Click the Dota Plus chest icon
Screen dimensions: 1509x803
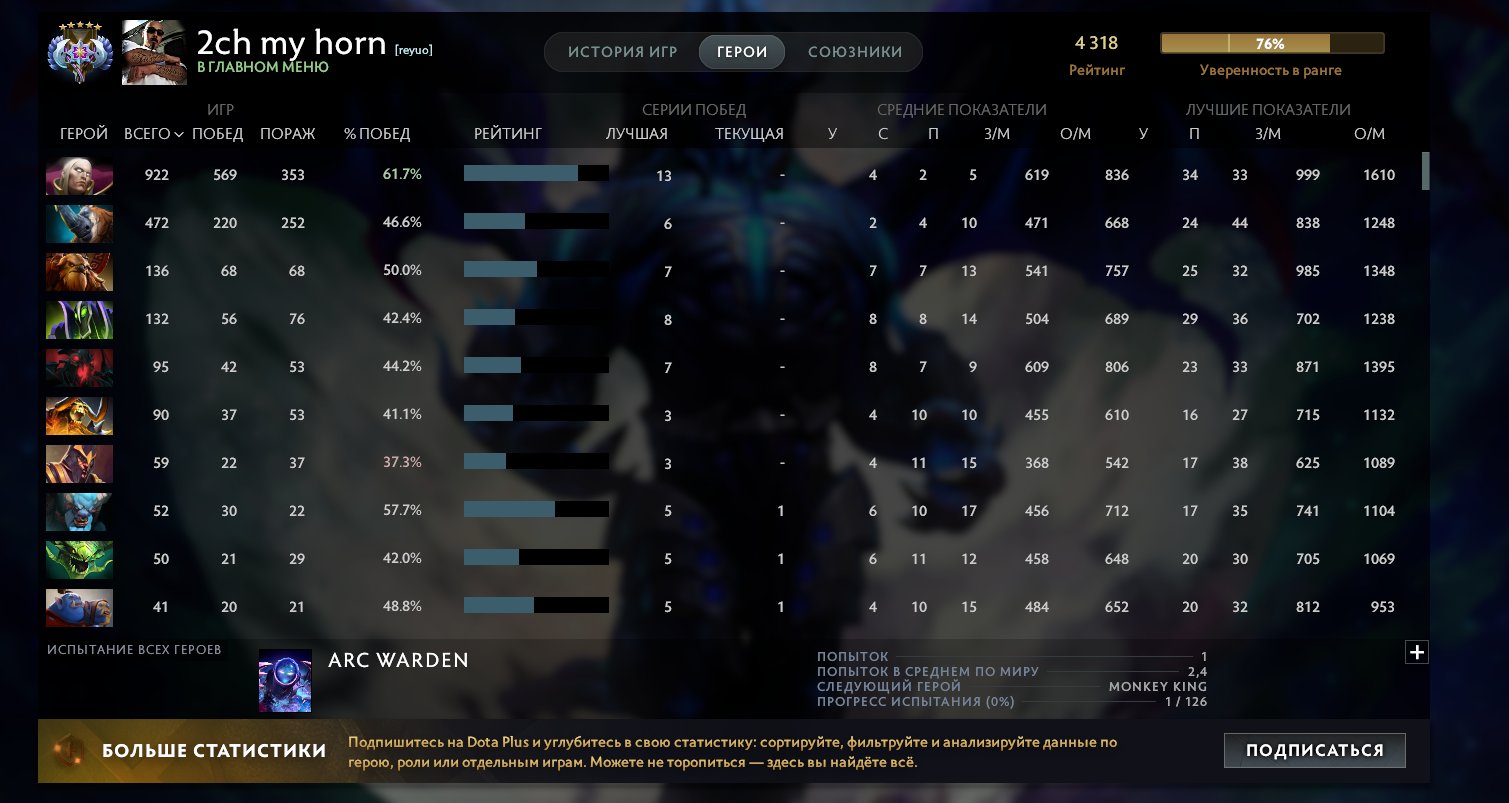tap(69, 749)
